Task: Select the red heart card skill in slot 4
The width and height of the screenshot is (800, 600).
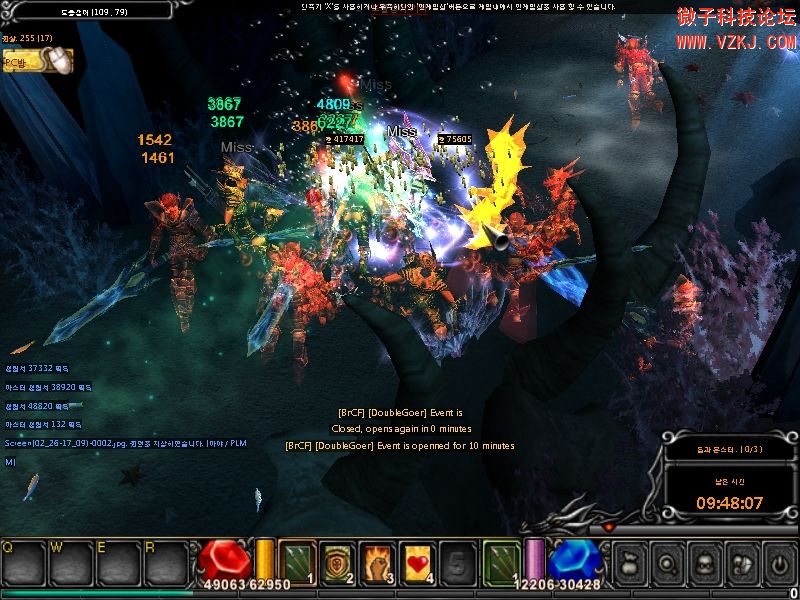Action: point(417,560)
